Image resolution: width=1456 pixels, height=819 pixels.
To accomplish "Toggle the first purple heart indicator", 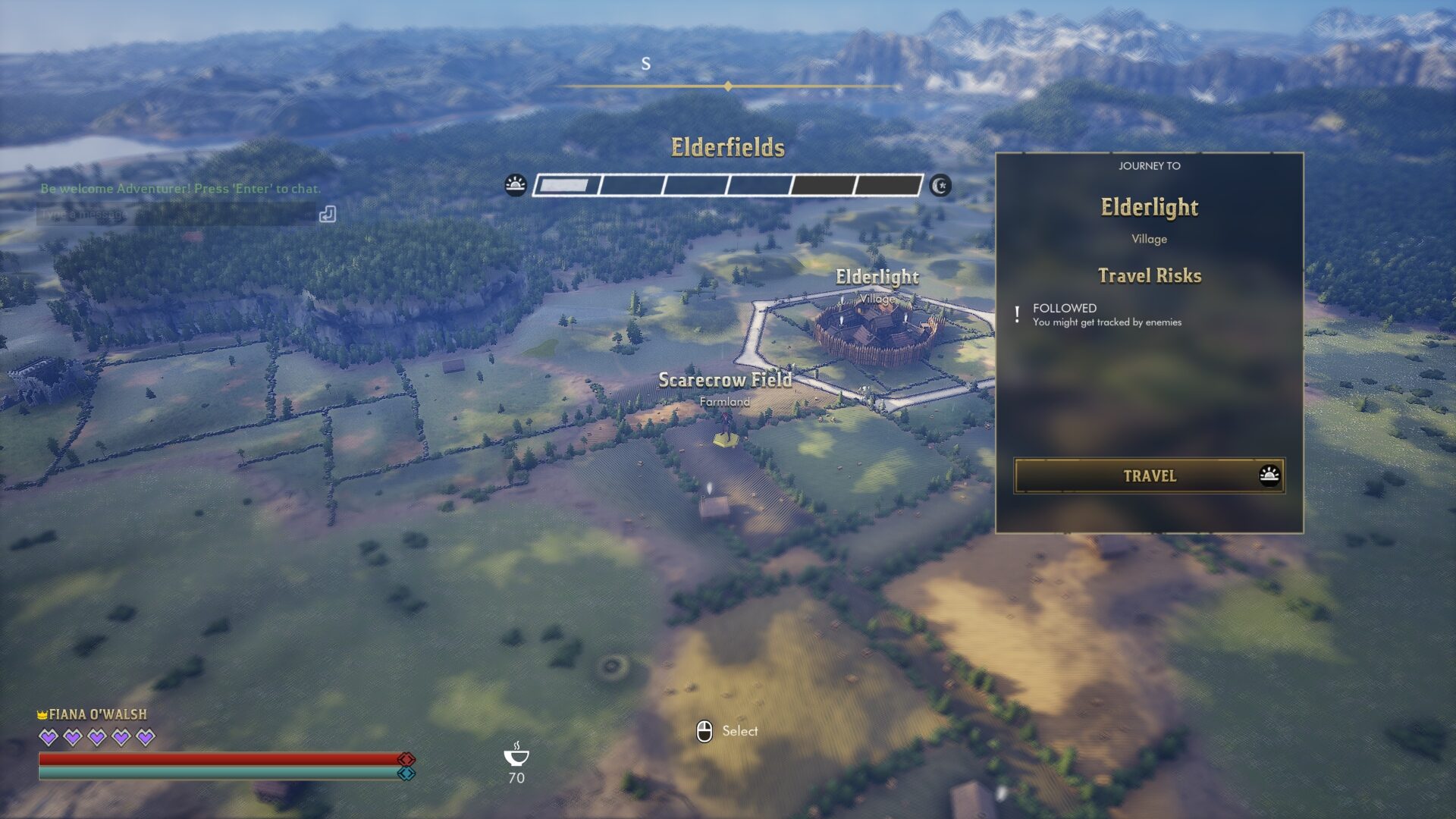I will pos(48,736).
